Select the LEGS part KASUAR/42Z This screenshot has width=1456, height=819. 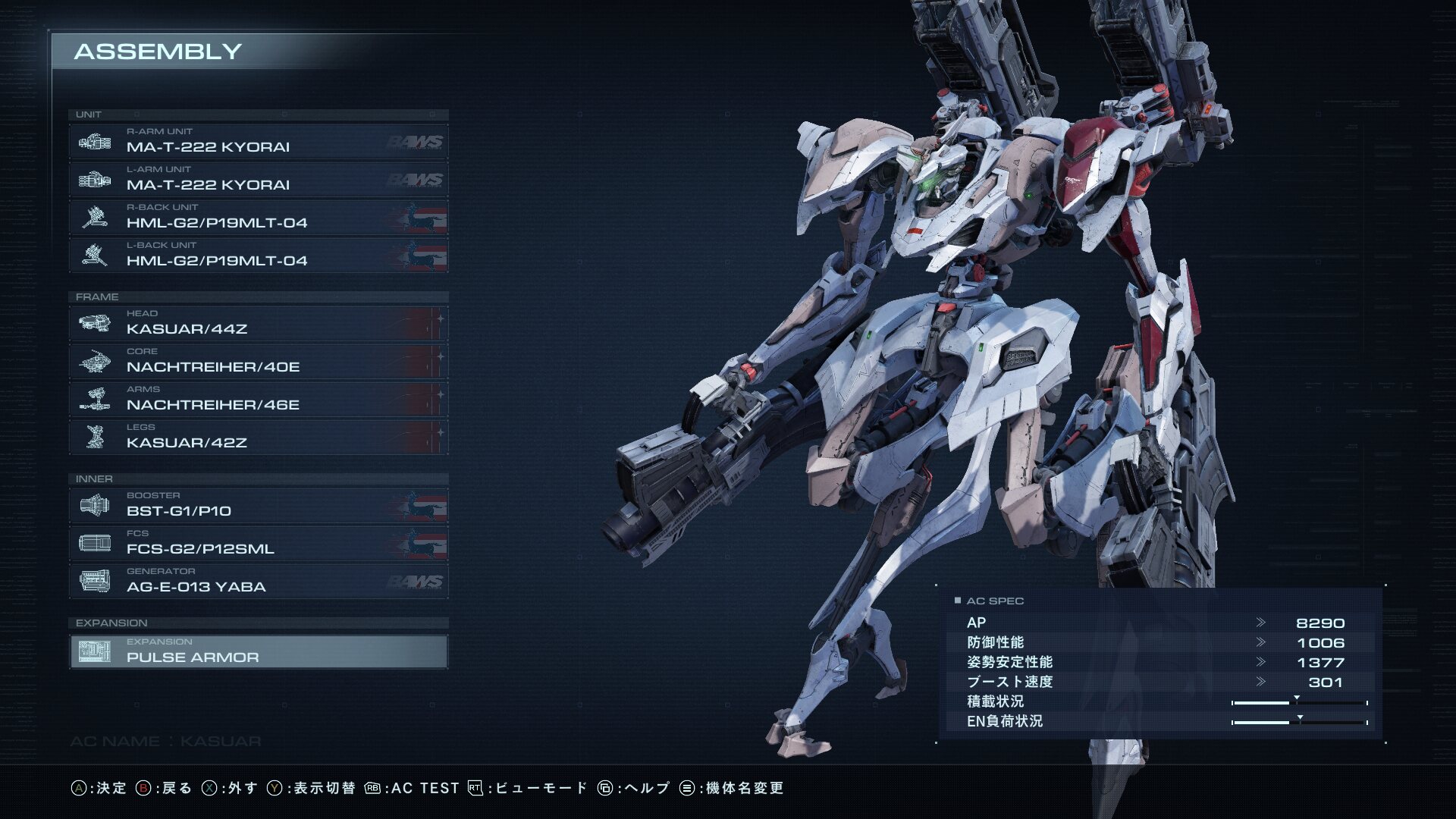pos(258,437)
